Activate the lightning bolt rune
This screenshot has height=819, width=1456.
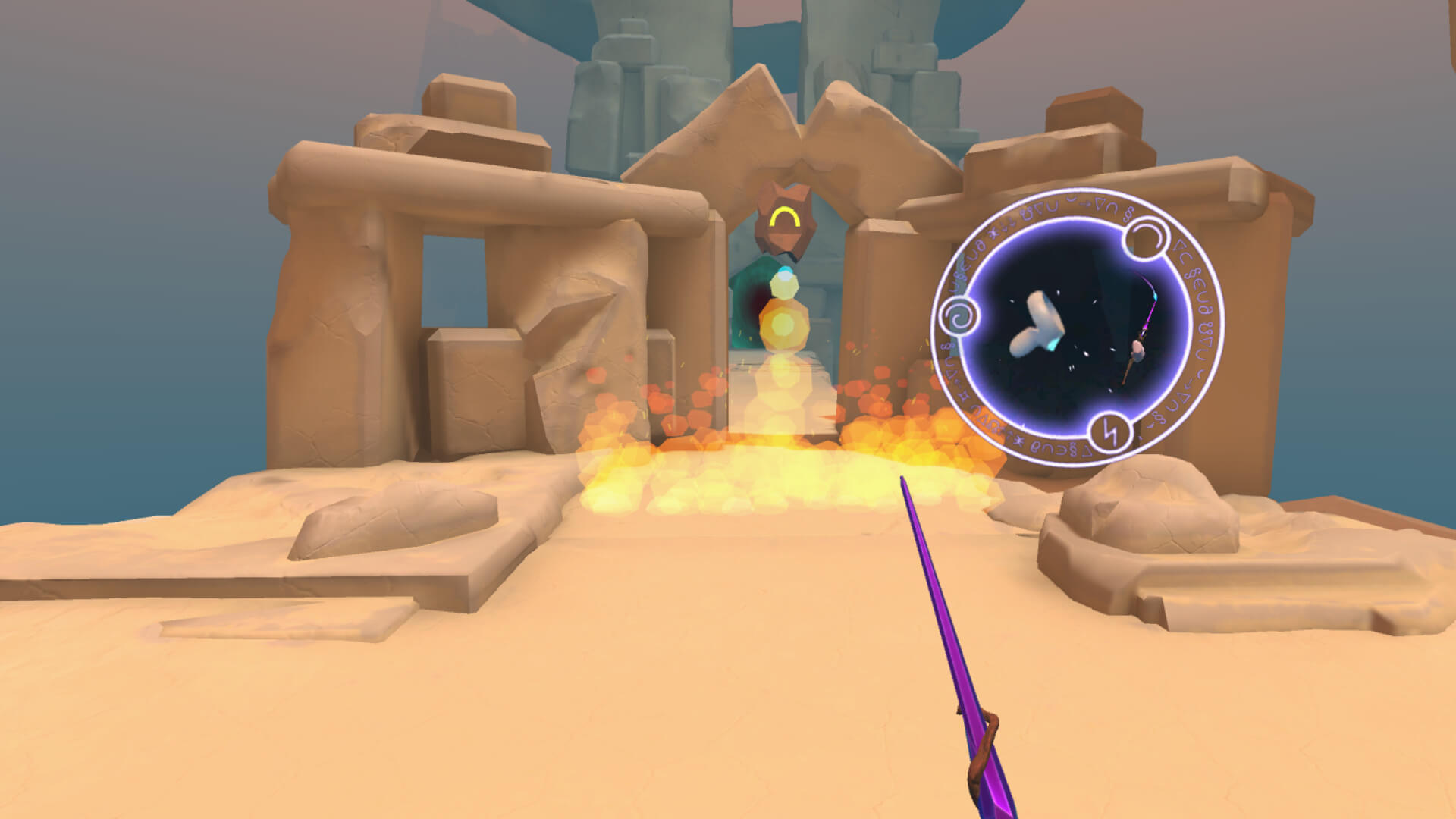click(x=1112, y=434)
